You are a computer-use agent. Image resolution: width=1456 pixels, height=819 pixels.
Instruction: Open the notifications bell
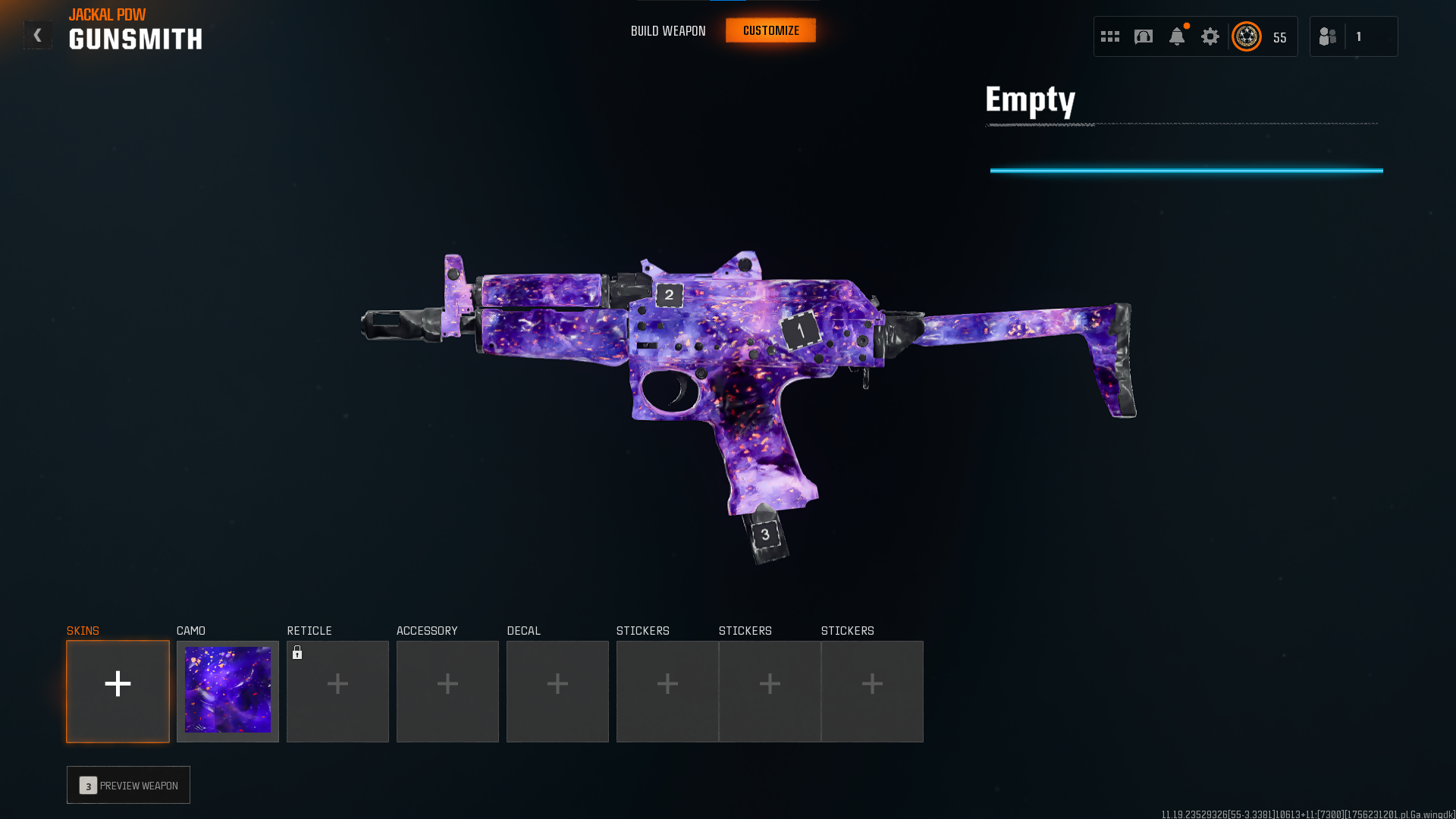coord(1177,36)
